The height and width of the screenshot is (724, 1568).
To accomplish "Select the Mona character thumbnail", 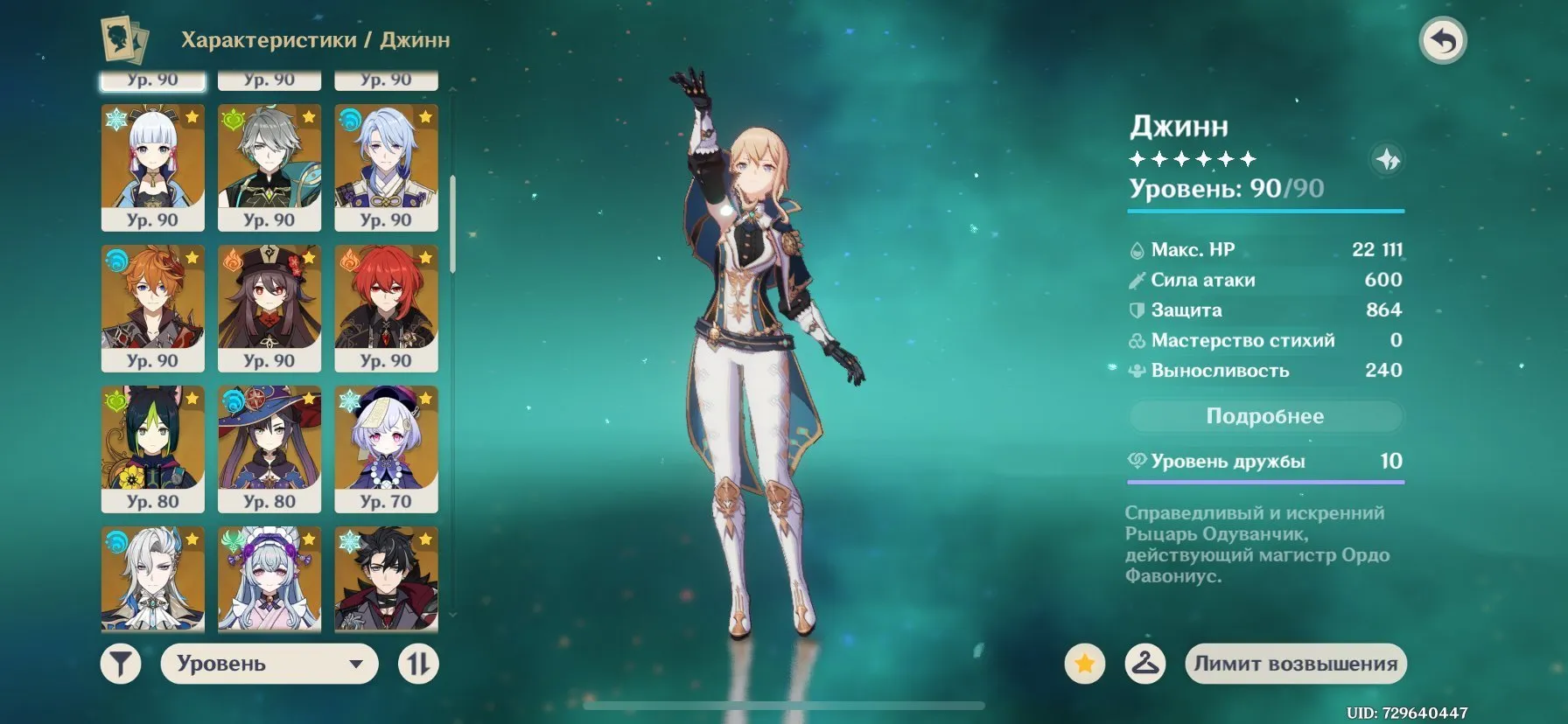I will [269, 449].
